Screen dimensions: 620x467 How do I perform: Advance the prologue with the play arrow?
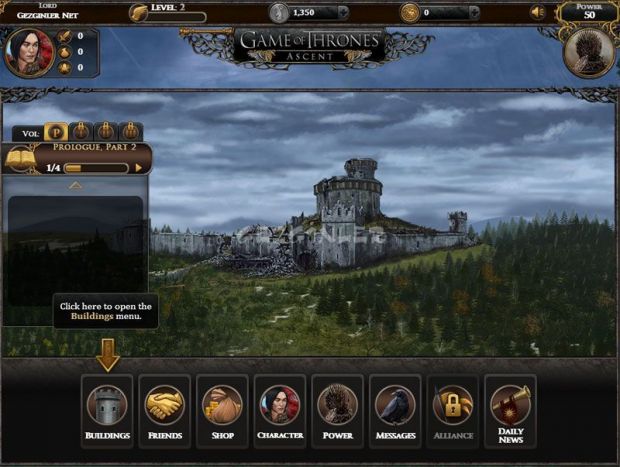coord(139,168)
